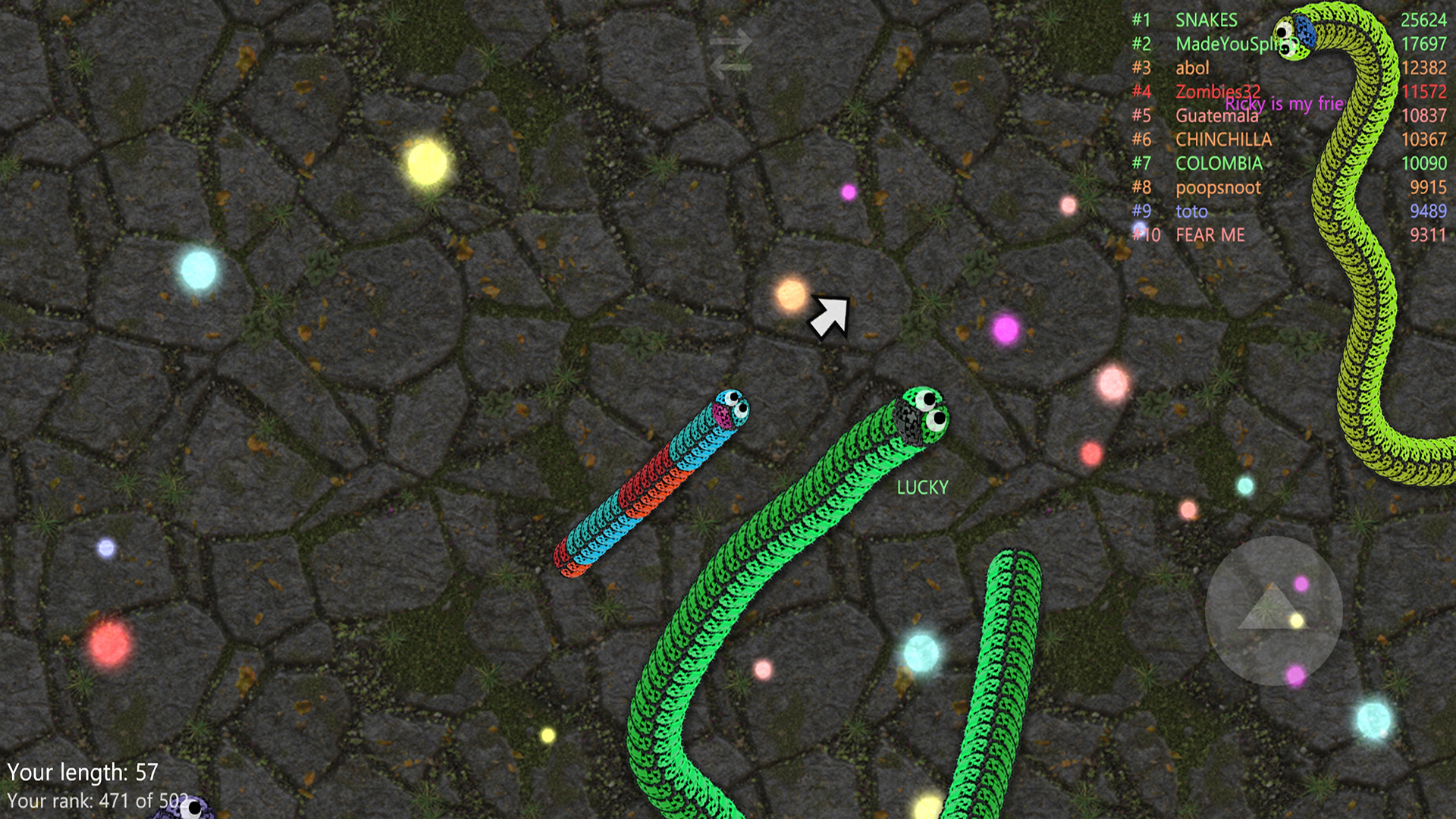
Task: Click the COLOMBIA leaderboard name
Action: (1219, 163)
